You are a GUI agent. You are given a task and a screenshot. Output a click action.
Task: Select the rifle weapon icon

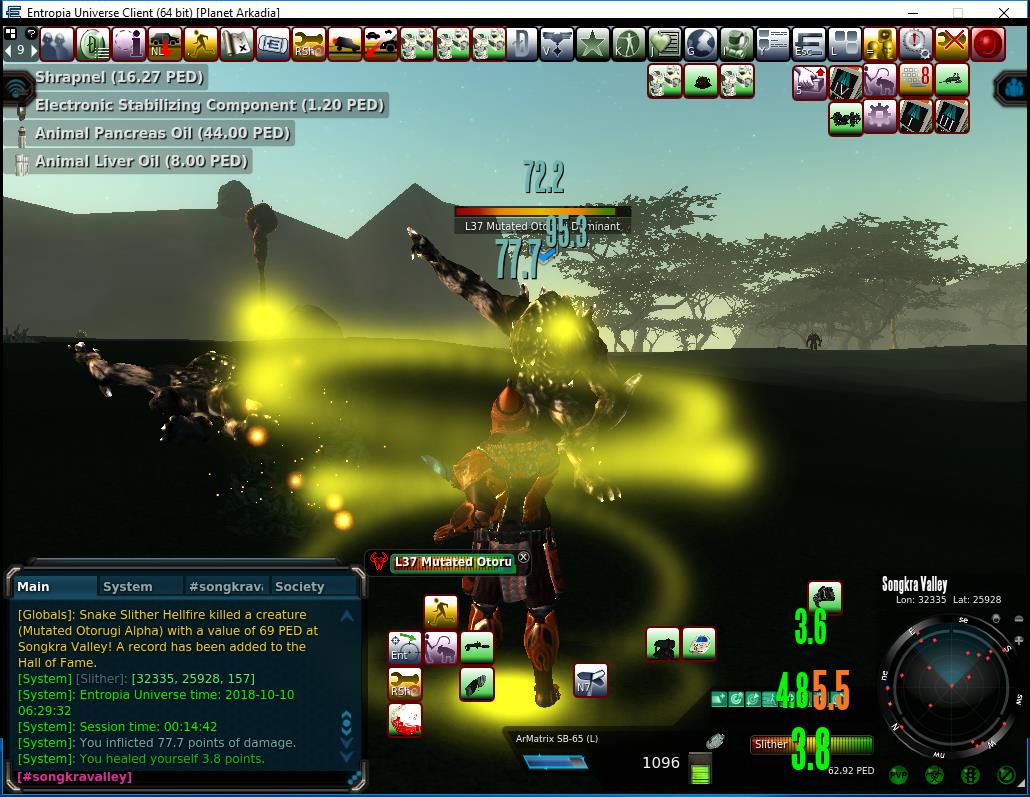point(477,647)
